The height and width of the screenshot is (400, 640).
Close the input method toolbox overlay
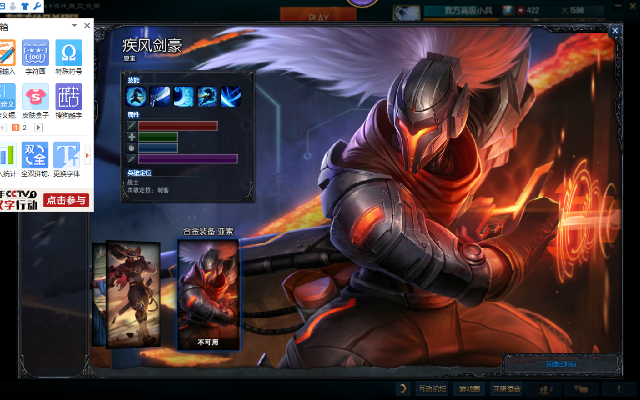[86, 26]
